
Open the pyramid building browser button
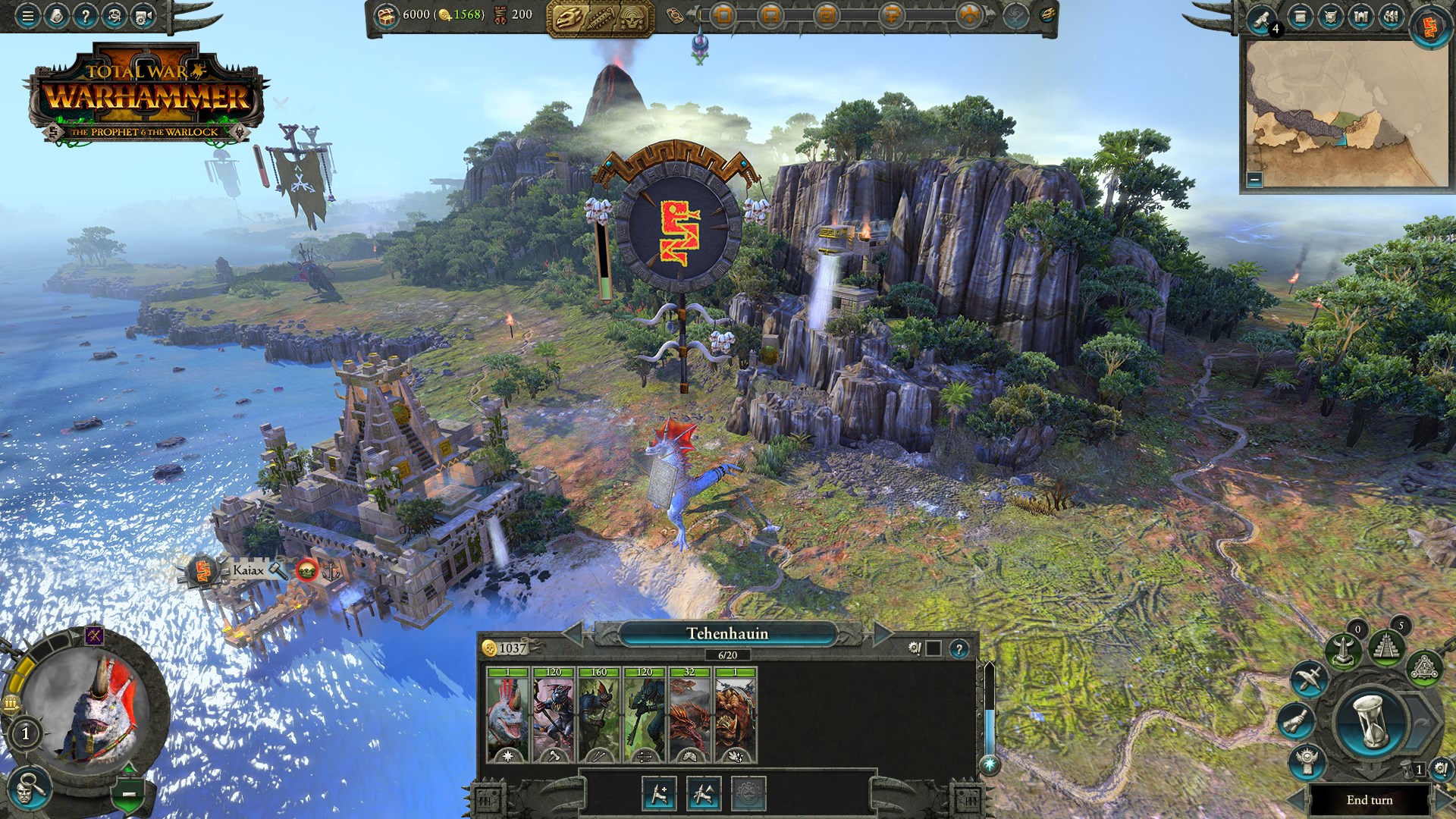(1386, 646)
